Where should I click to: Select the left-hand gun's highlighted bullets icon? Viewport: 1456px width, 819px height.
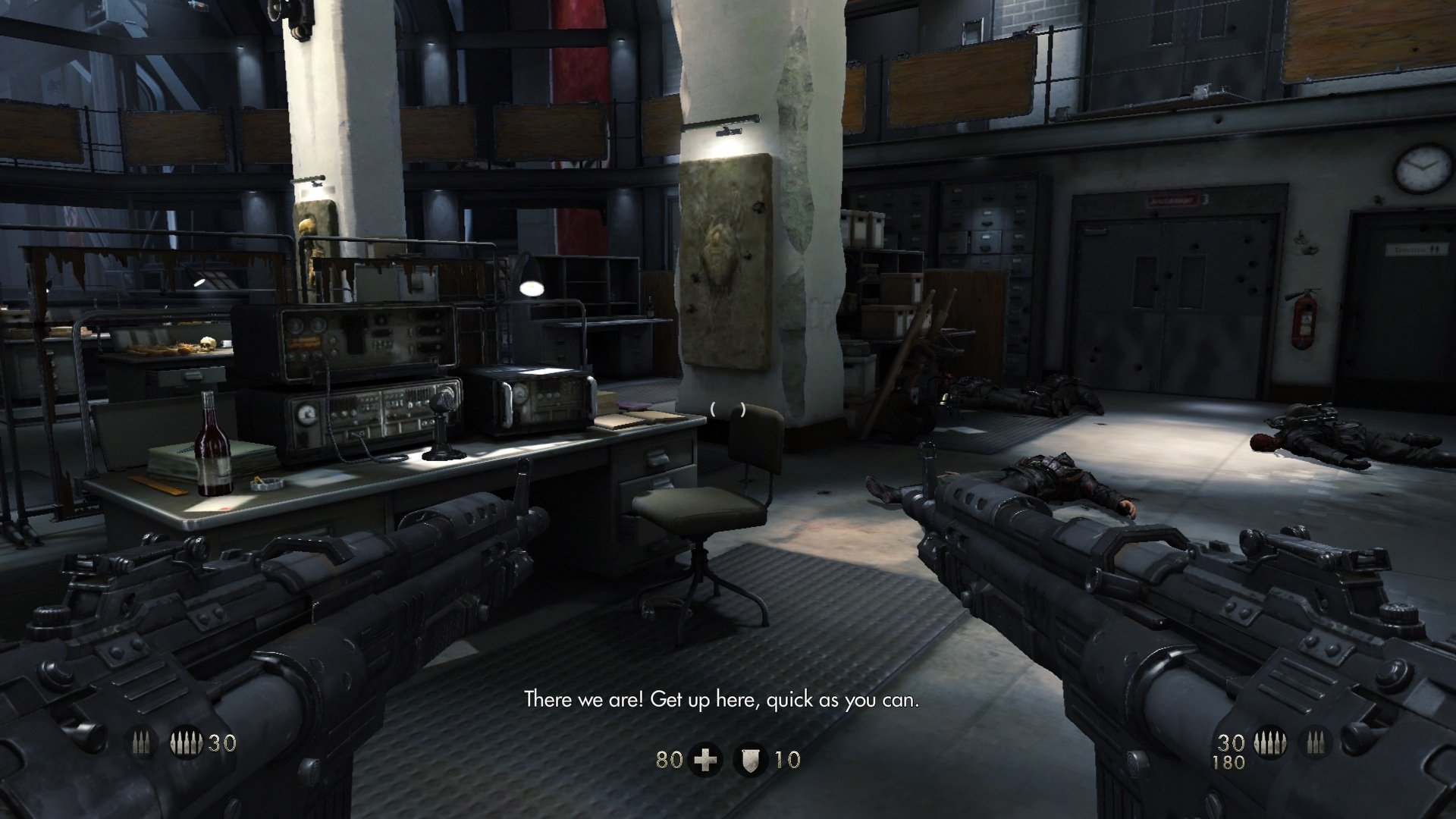tap(187, 743)
